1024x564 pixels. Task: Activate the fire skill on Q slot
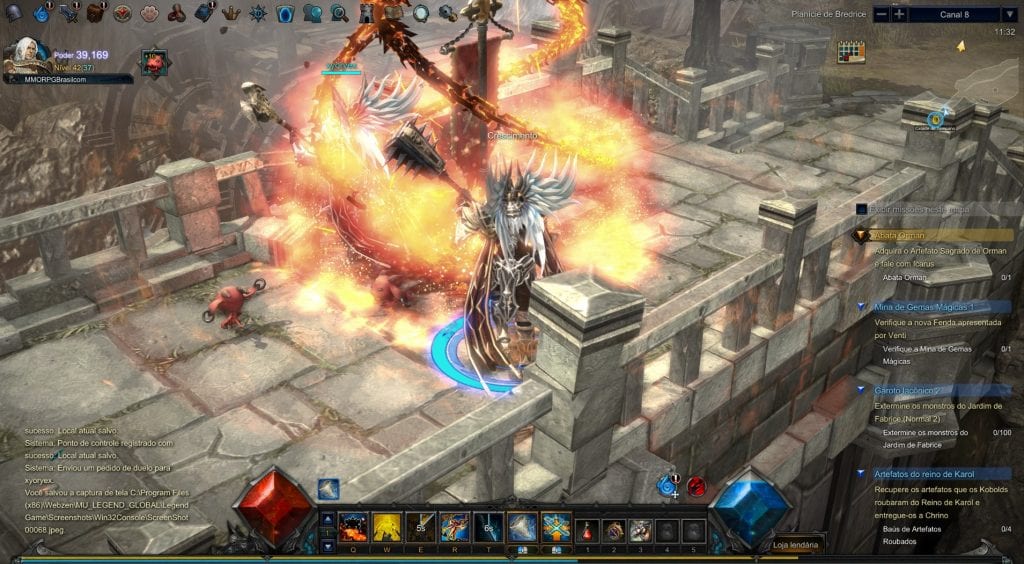[352, 527]
